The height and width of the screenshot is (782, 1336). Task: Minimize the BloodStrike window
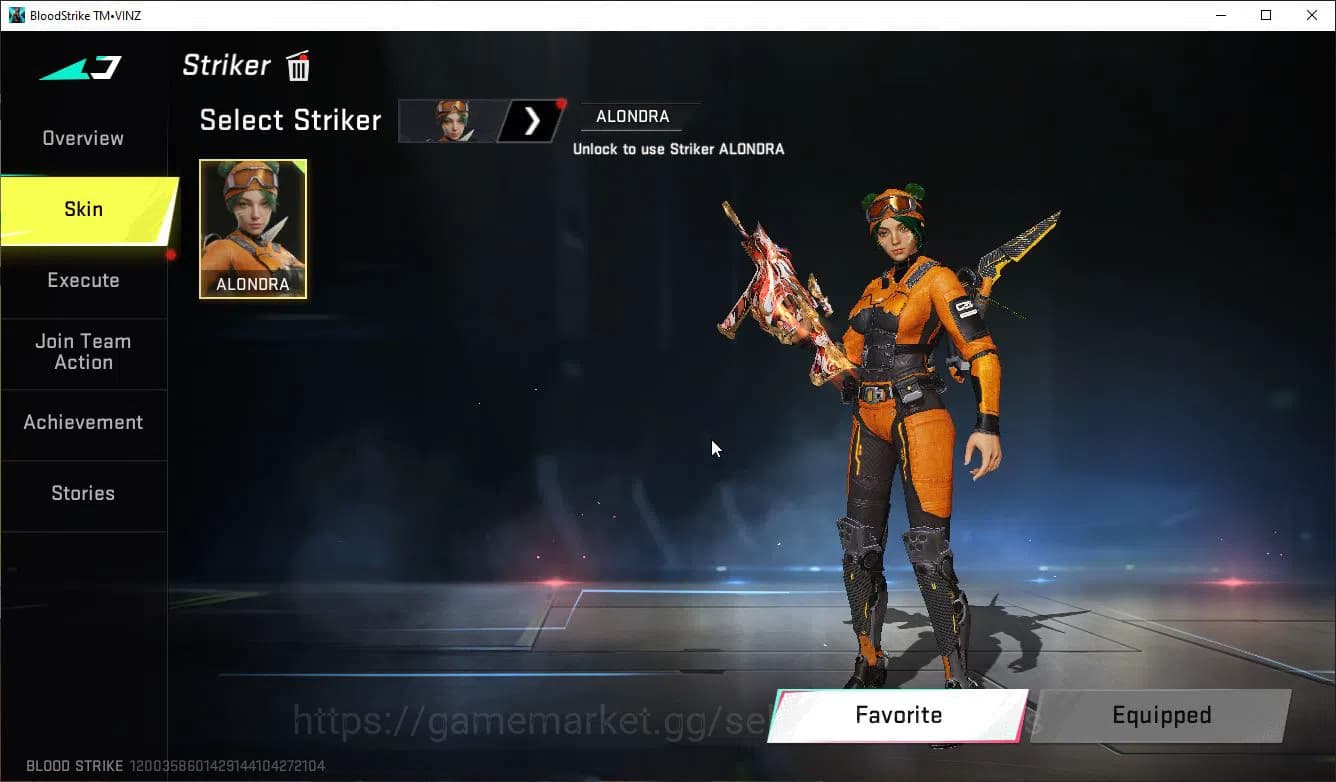[1222, 15]
